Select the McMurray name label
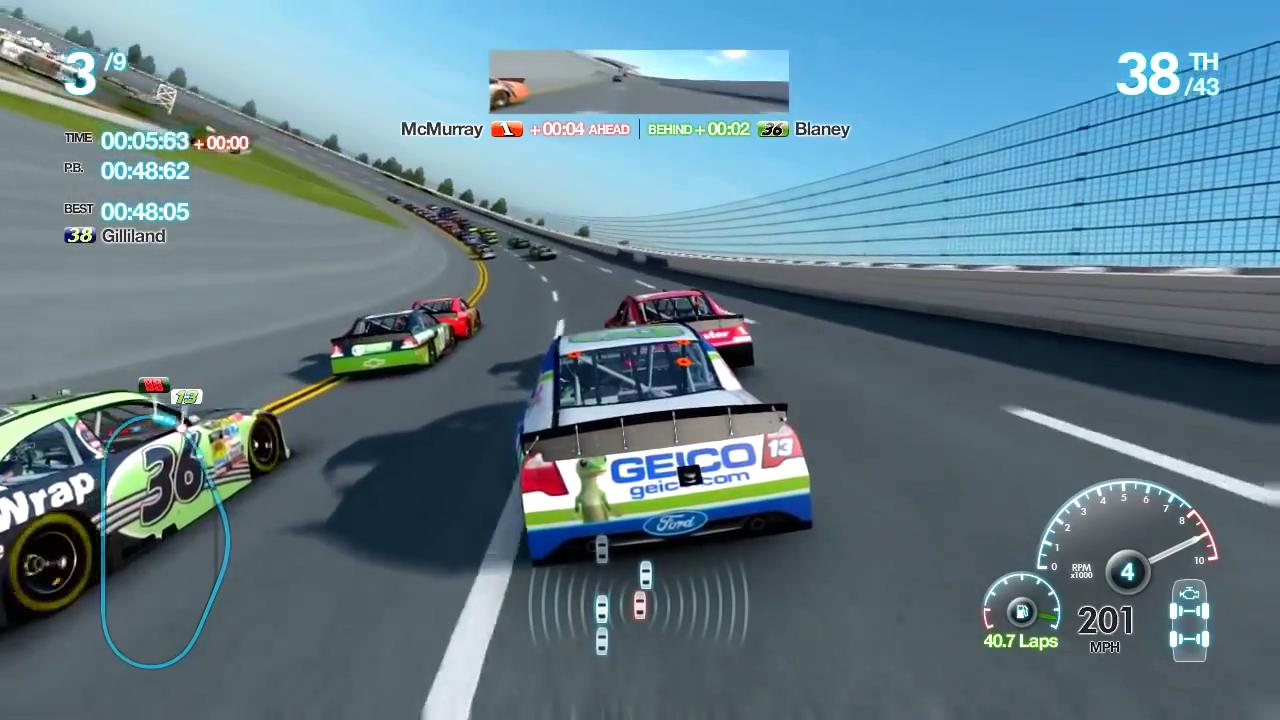Viewport: 1280px width, 720px height. coord(441,129)
